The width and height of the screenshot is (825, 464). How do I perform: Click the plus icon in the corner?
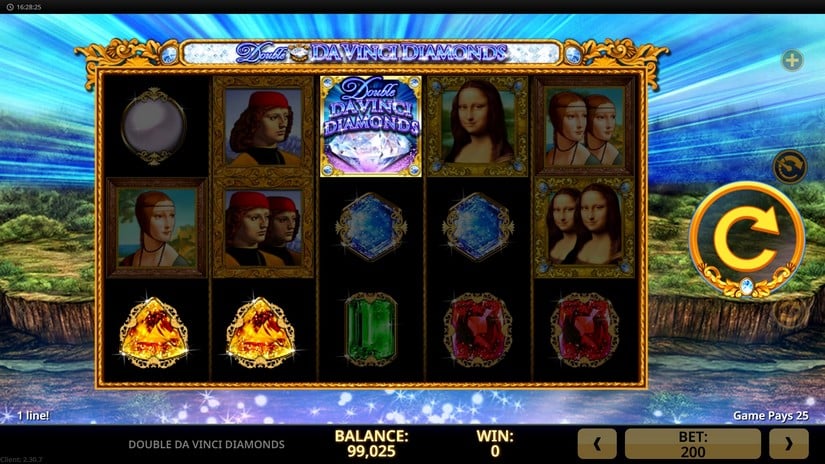click(x=792, y=61)
